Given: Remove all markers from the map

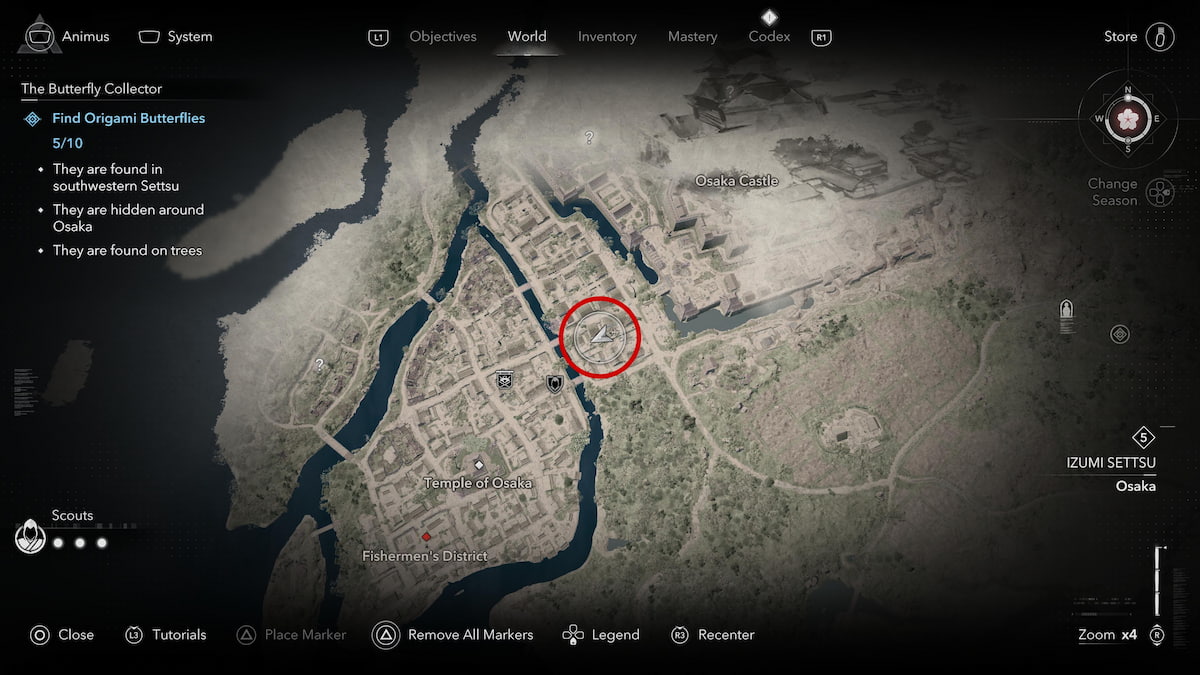Looking at the screenshot, I should pos(453,635).
